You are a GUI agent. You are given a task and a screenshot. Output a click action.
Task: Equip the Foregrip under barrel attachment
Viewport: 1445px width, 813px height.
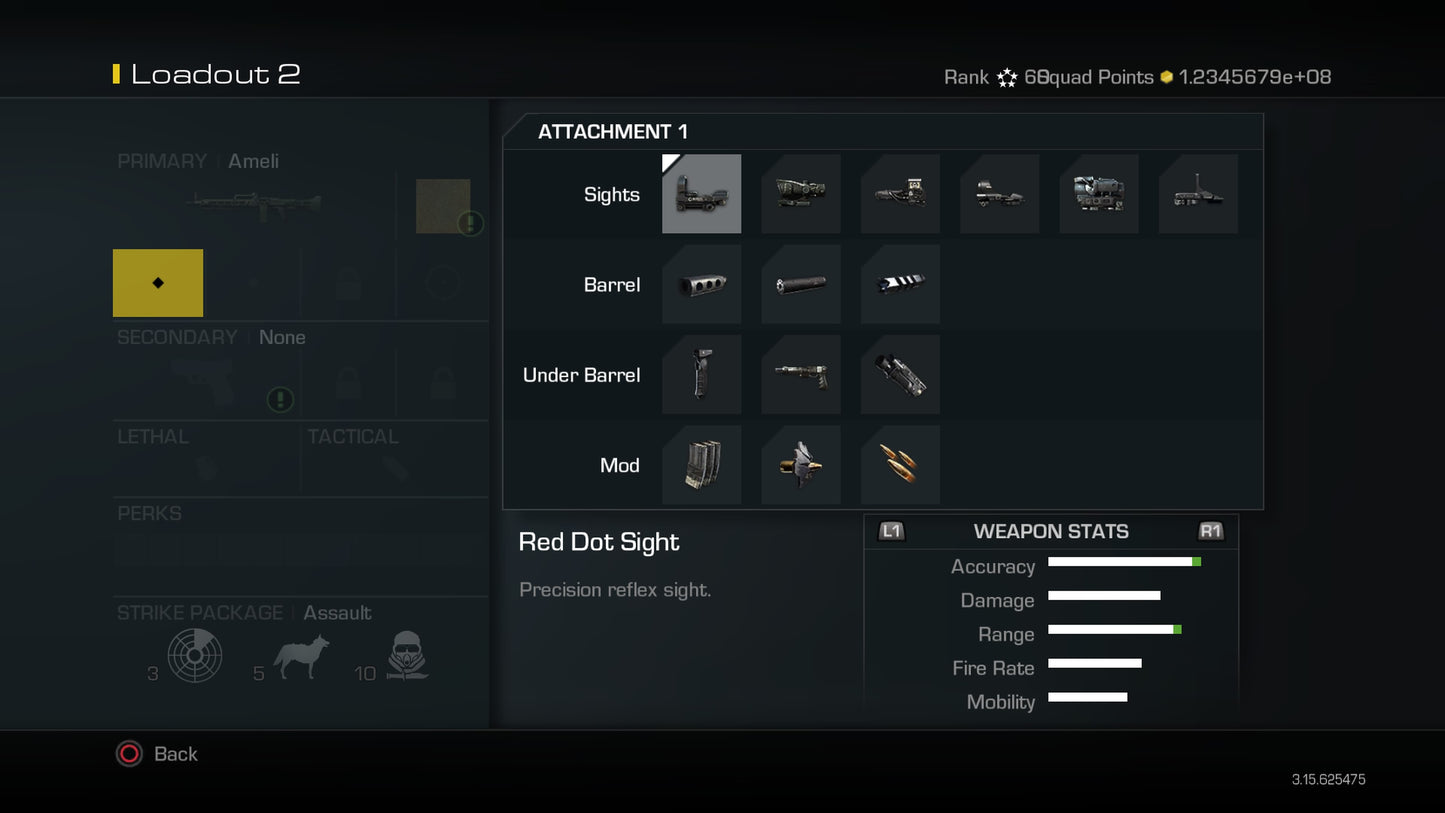point(701,374)
